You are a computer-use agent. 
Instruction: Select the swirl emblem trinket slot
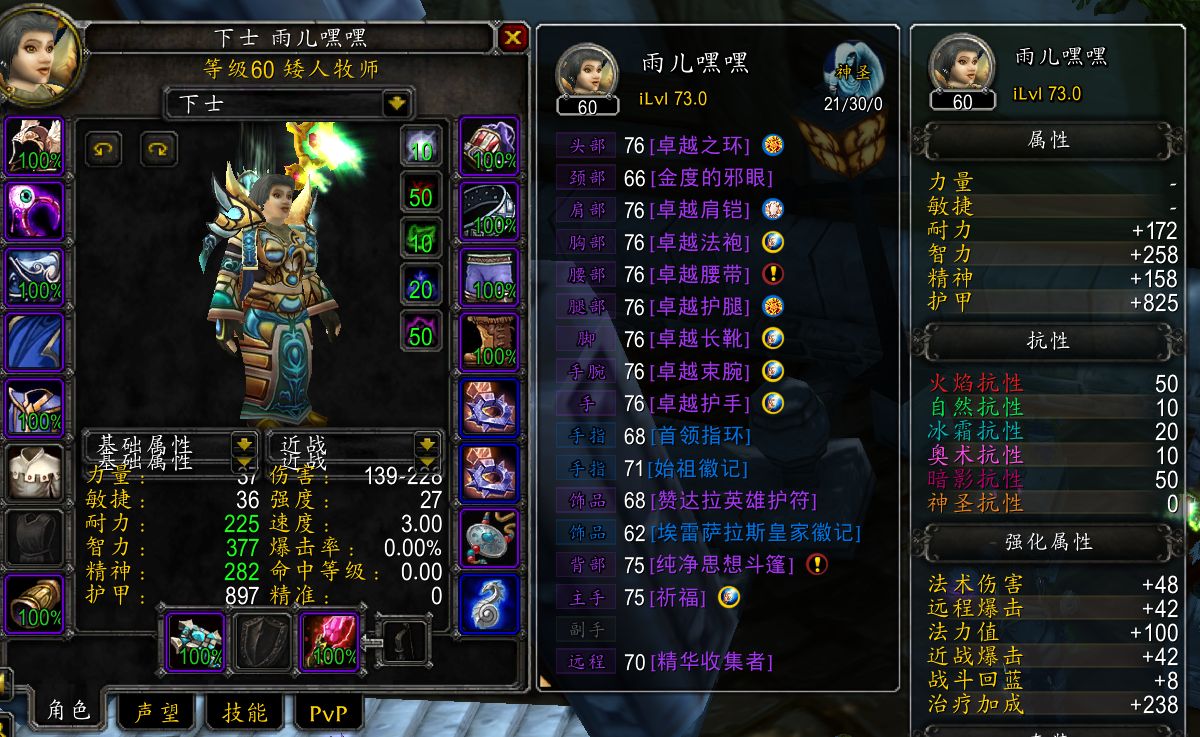pos(490,603)
